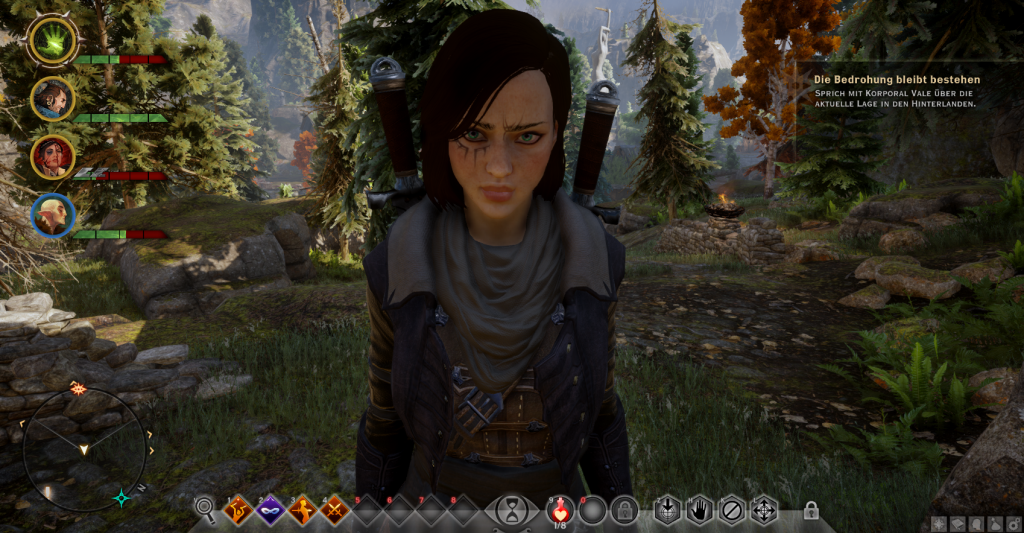Switch to Varric's party portrait

[x=53, y=98]
